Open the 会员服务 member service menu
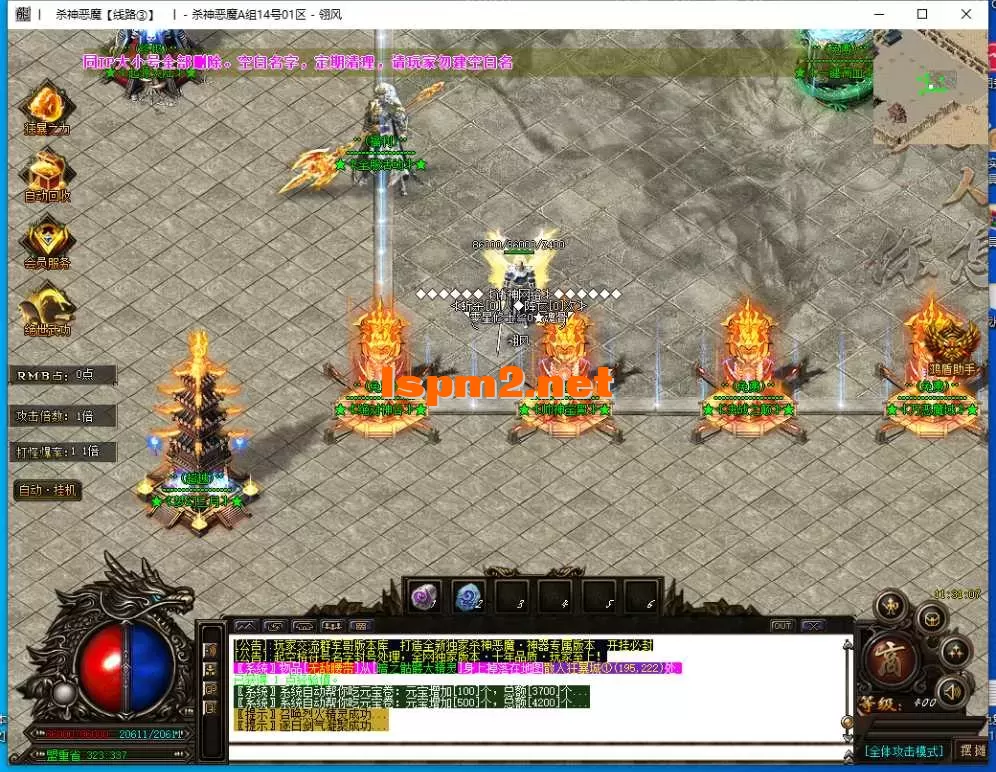This screenshot has width=996, height=772. (46, 238)
